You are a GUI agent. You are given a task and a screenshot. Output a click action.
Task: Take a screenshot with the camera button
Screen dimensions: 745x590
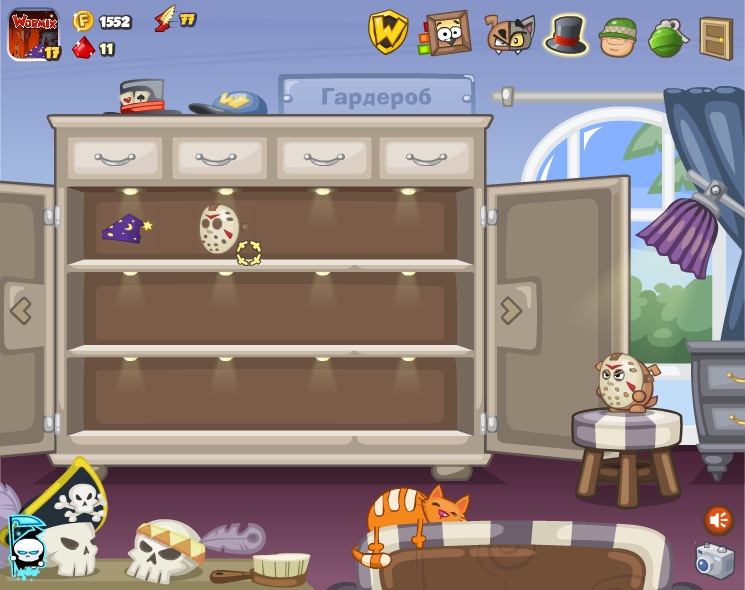(x=714, y=560)
